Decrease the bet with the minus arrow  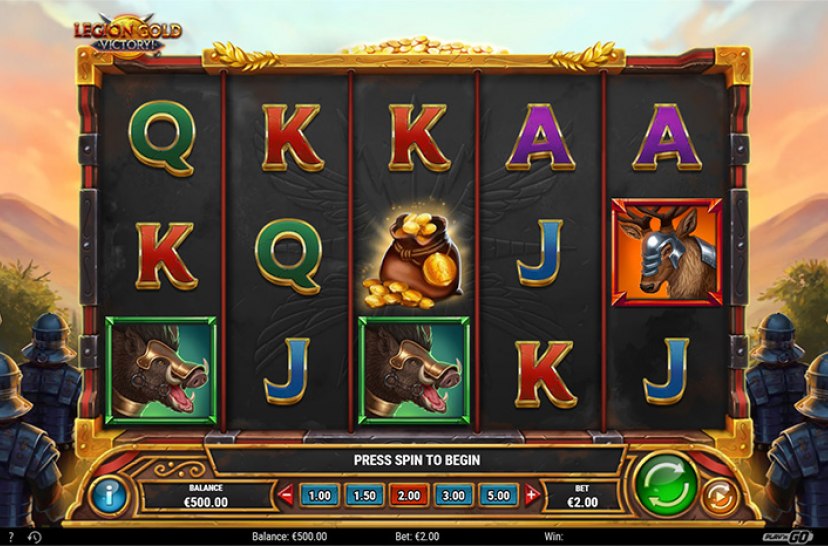coord(286,495)
